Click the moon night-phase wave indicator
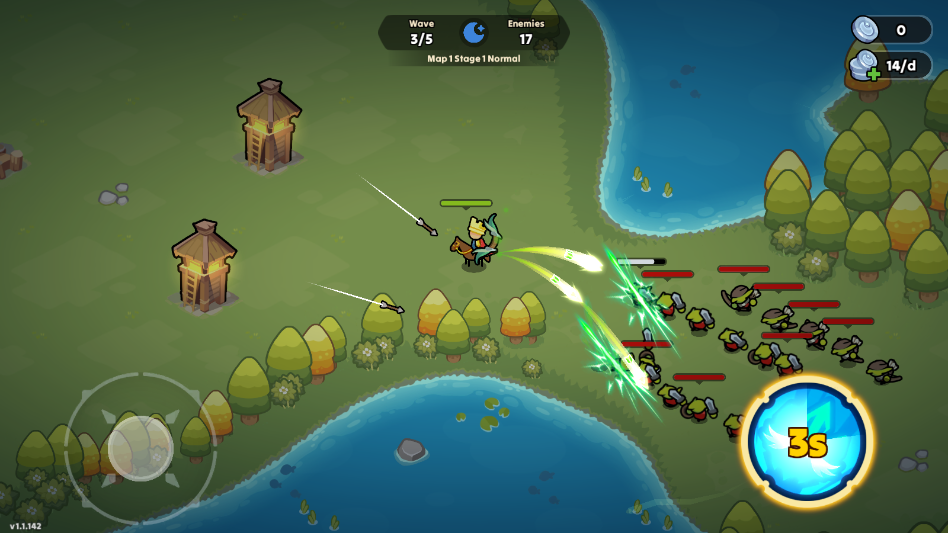The width and height of the screenshot is (948, 533). [x=474, y=33]
